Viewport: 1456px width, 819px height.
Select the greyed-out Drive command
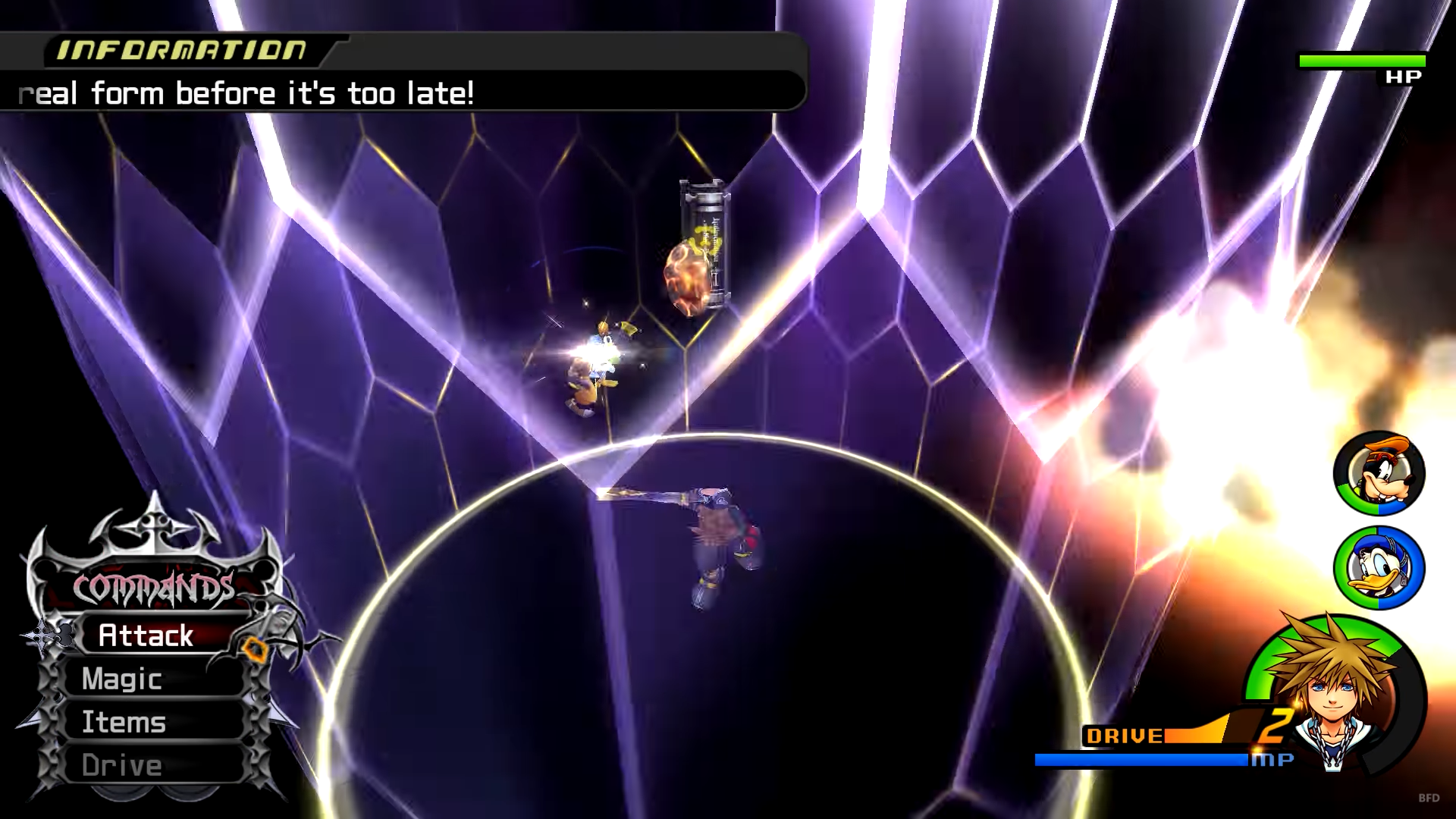[123, 765]
